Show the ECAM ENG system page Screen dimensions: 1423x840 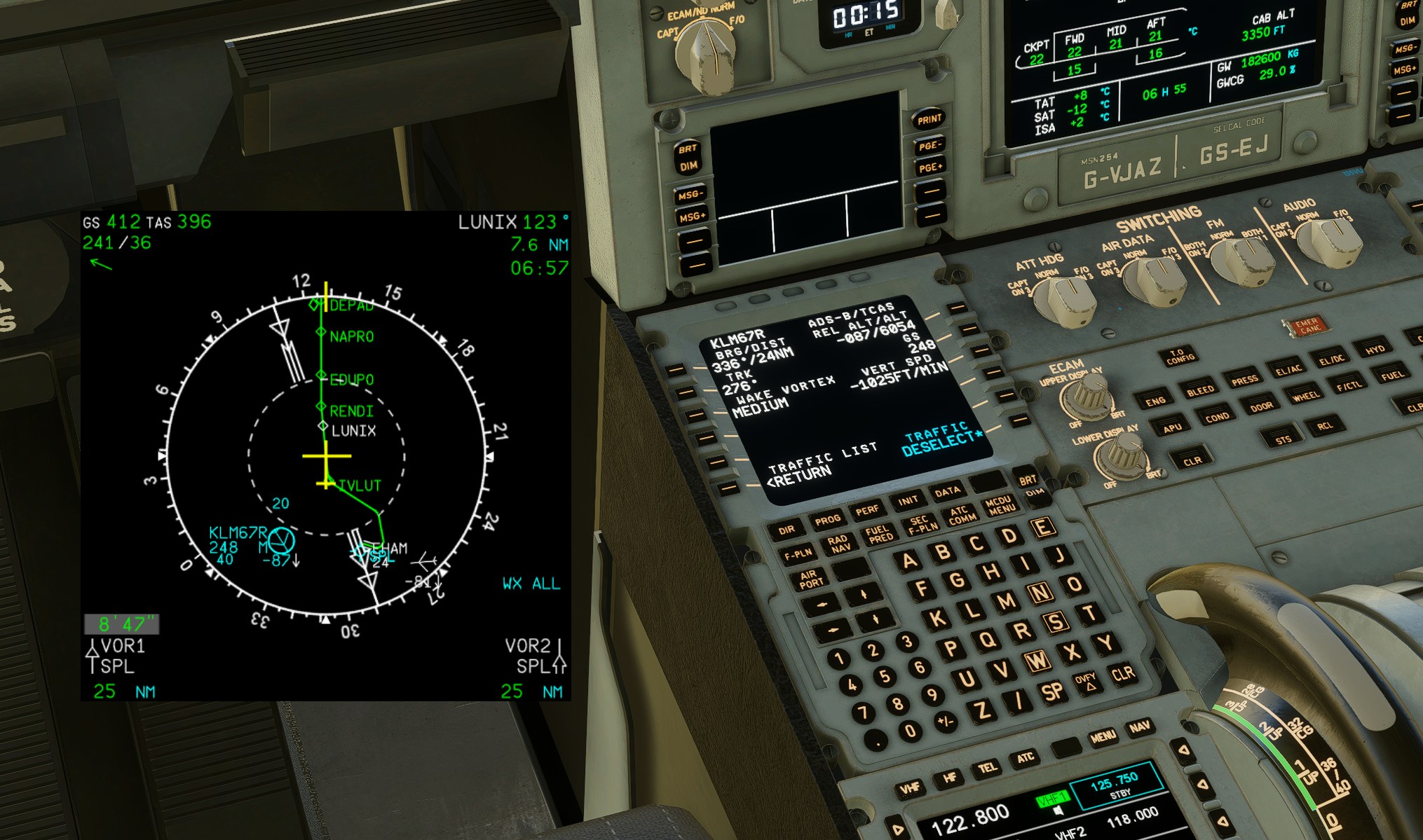[x=1155, y=401]
